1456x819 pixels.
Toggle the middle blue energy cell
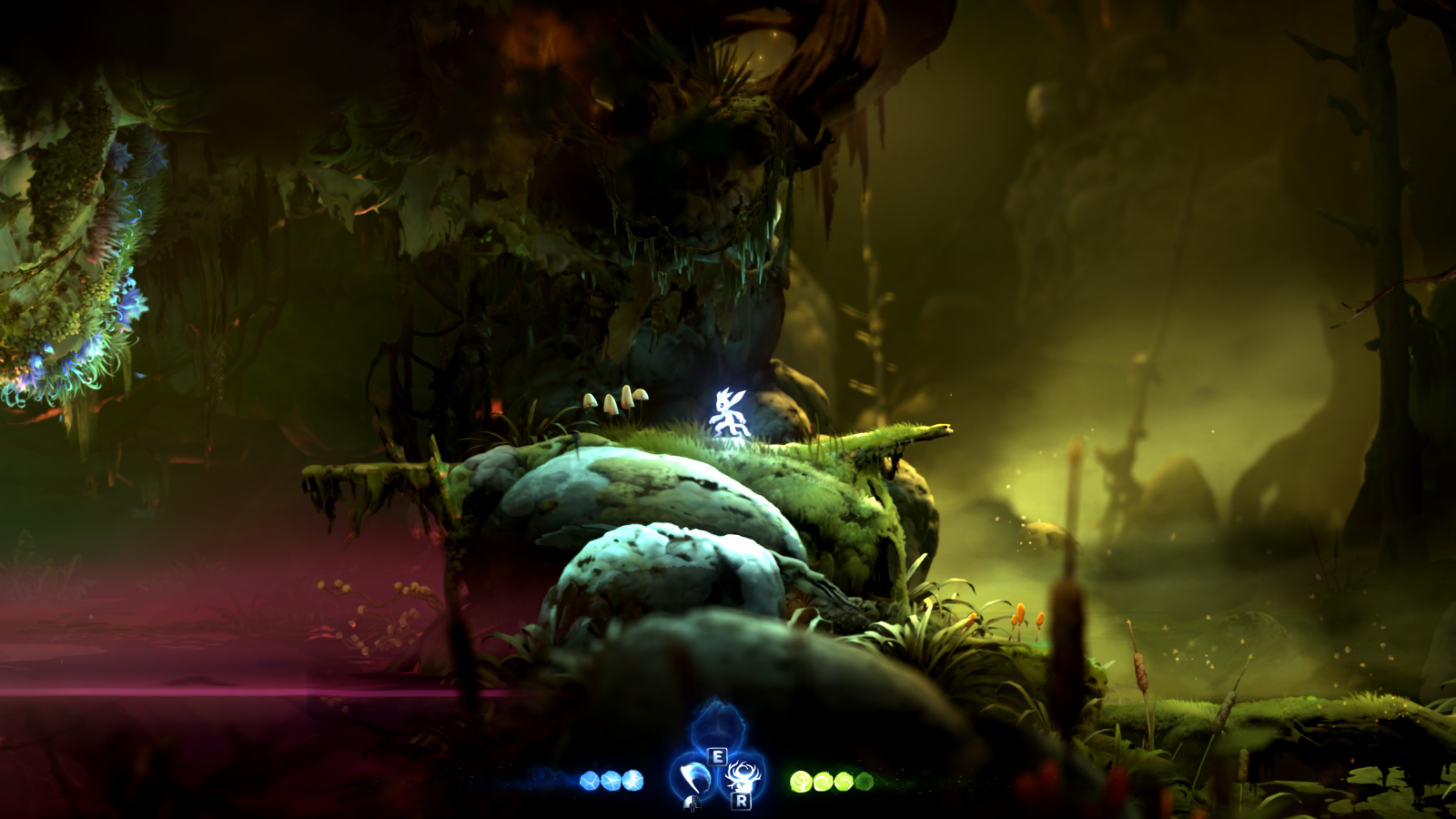[611, 779]
